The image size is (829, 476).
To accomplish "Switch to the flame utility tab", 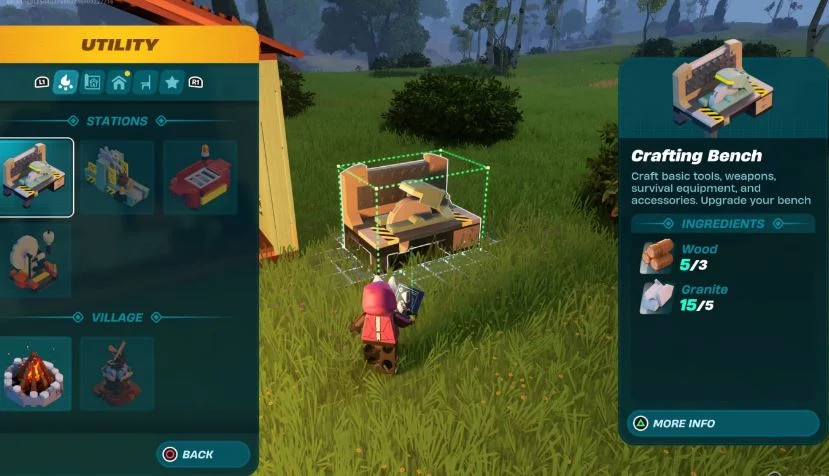I will [x=66, y=82].
